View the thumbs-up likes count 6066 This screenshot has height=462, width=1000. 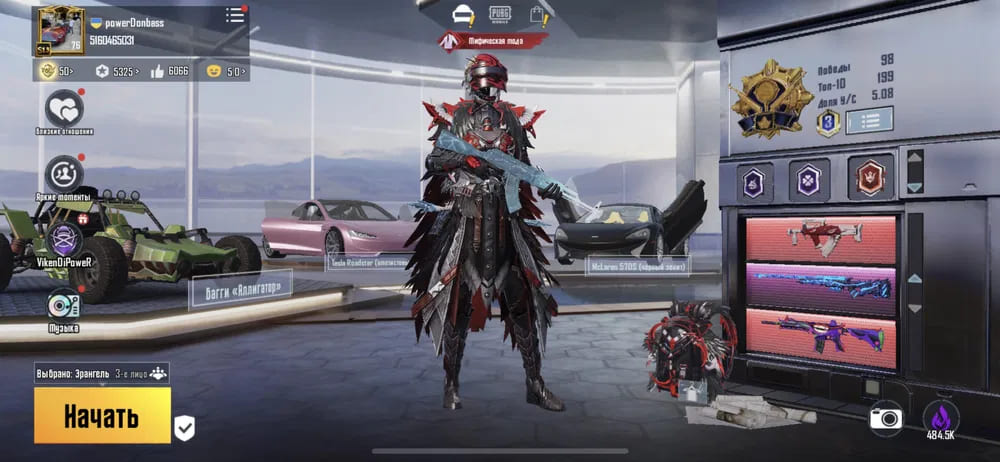(x=169, y=71)
